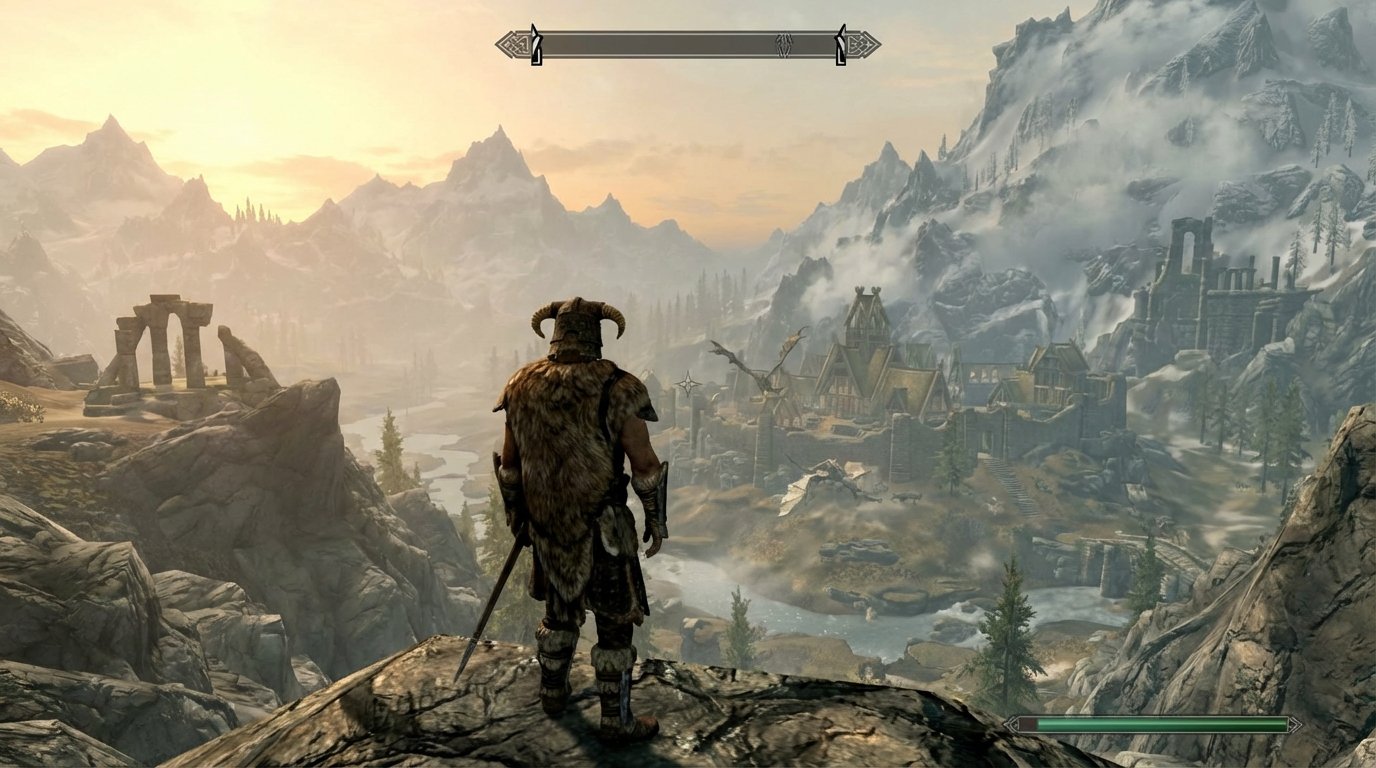Click the depleted red segment of the stamina bar
This screenshot has height=768, width=1376.
(x=1027, y=723)
